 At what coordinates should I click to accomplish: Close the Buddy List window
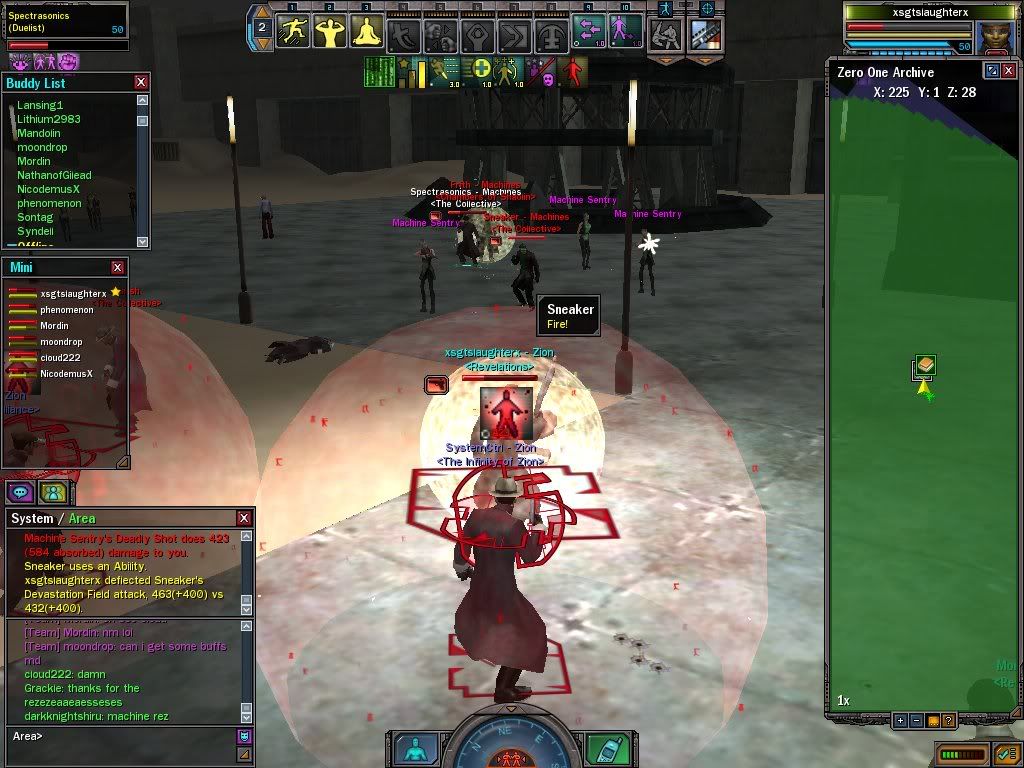[x=141, y=82]
